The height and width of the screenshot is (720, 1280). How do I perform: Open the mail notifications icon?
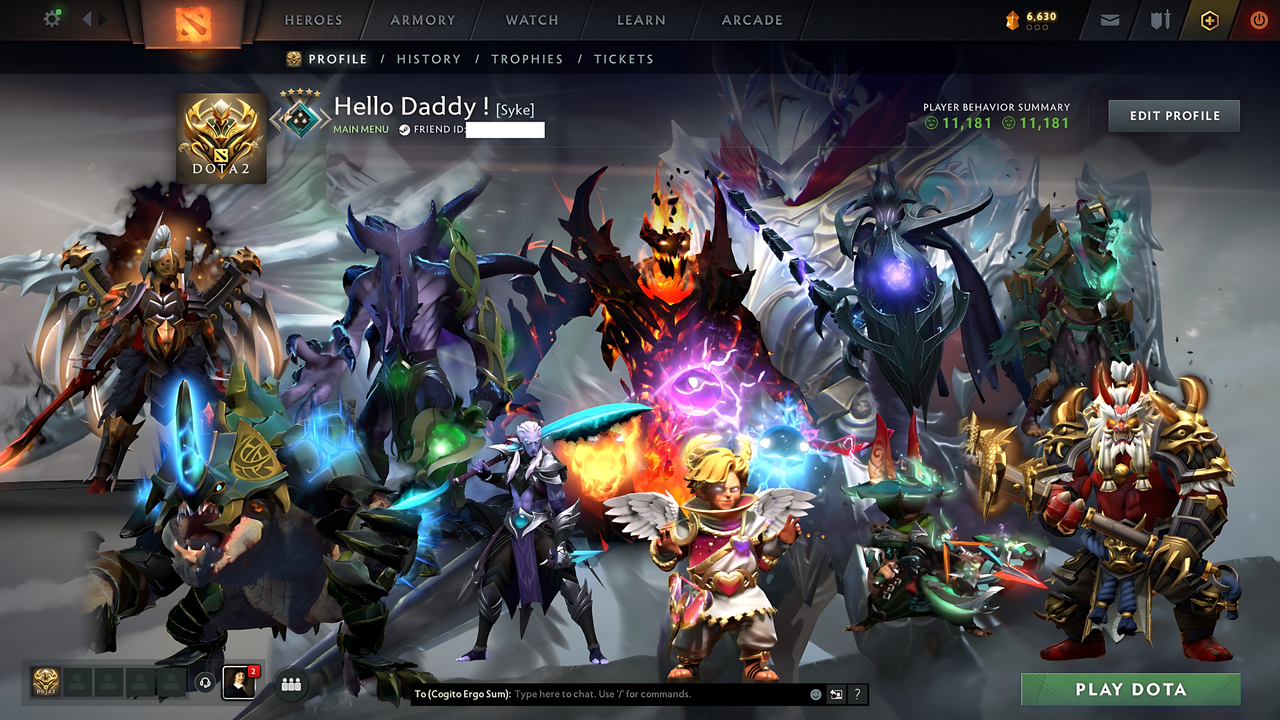pyautogui.click(x=1108, y=19)
